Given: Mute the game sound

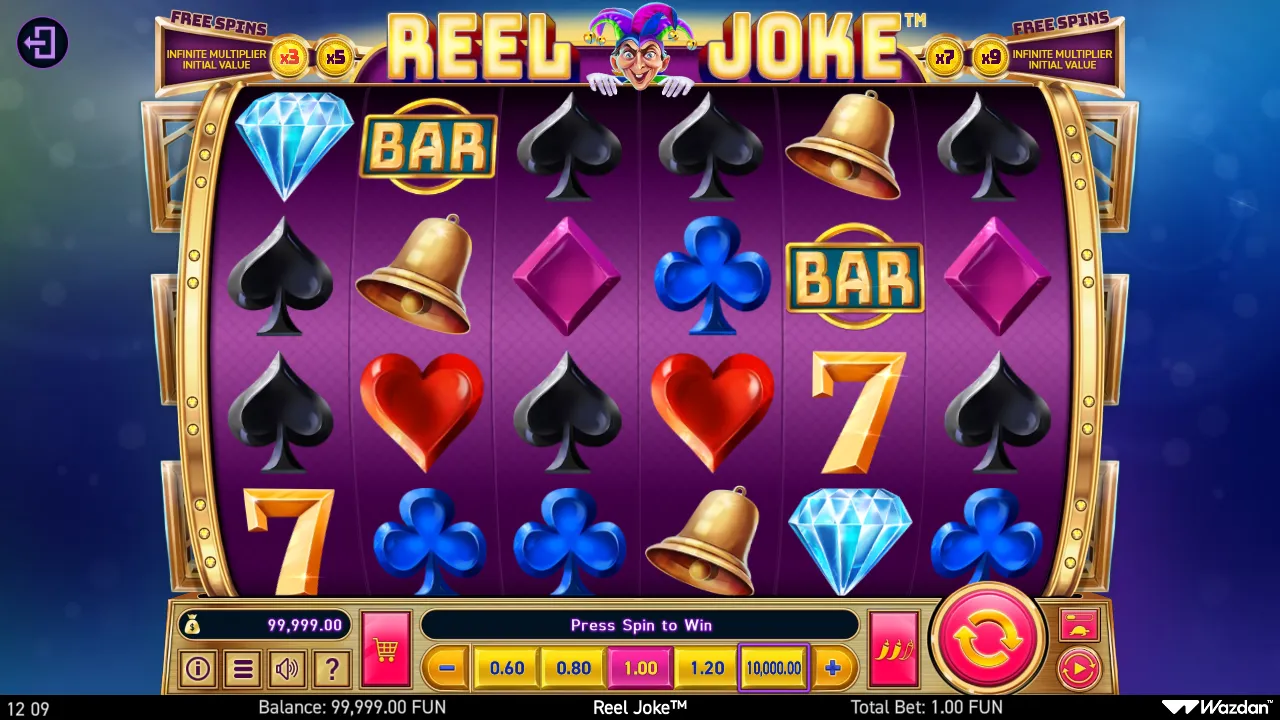Looking at the screenshot, I should coord(287,668).
